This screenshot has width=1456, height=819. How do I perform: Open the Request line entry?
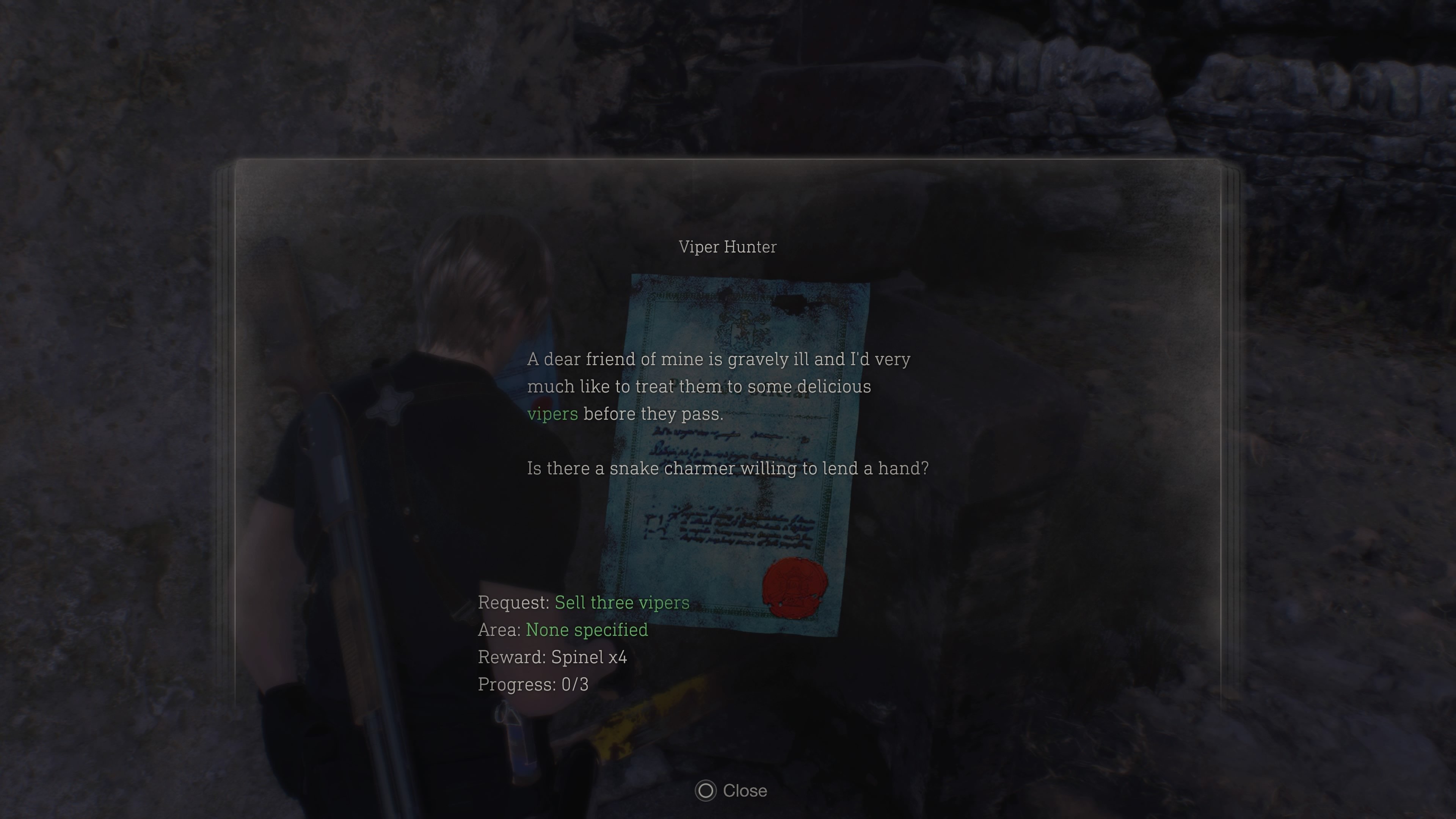click(583, 602)
